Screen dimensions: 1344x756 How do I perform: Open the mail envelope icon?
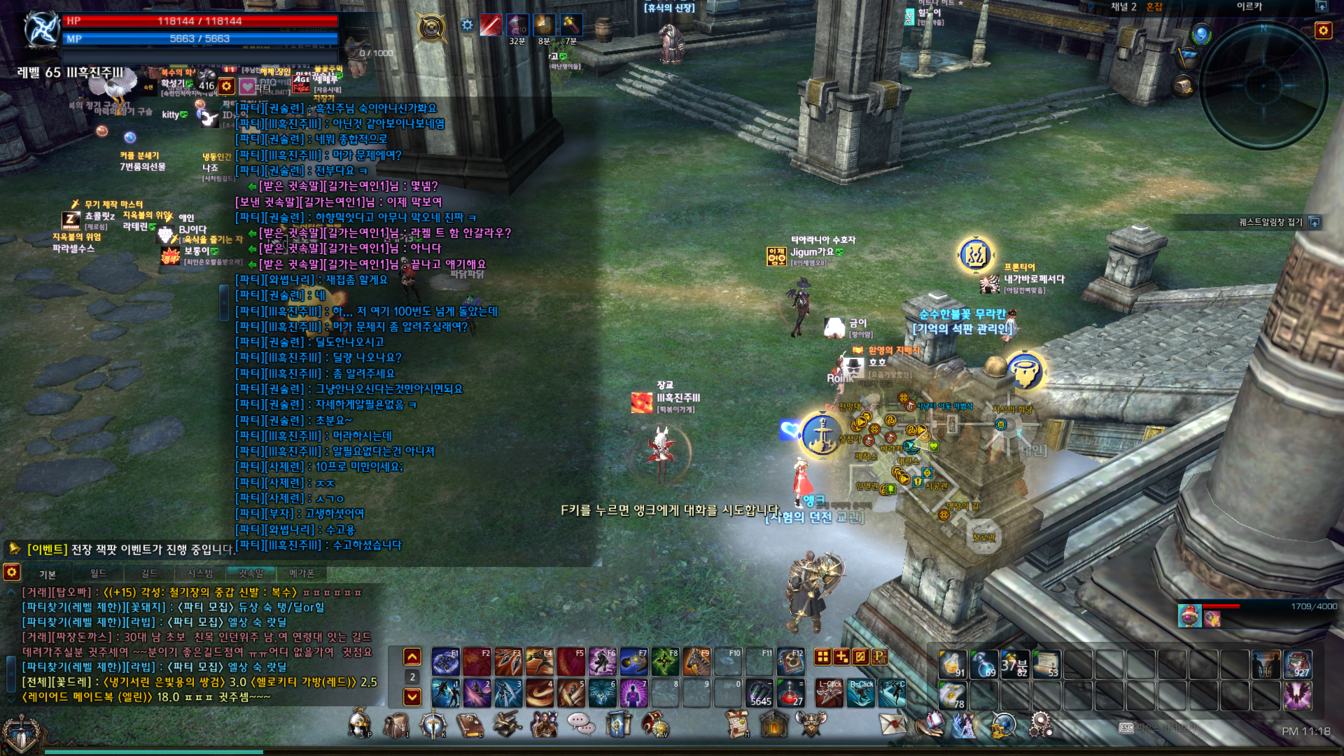[891, 724]
